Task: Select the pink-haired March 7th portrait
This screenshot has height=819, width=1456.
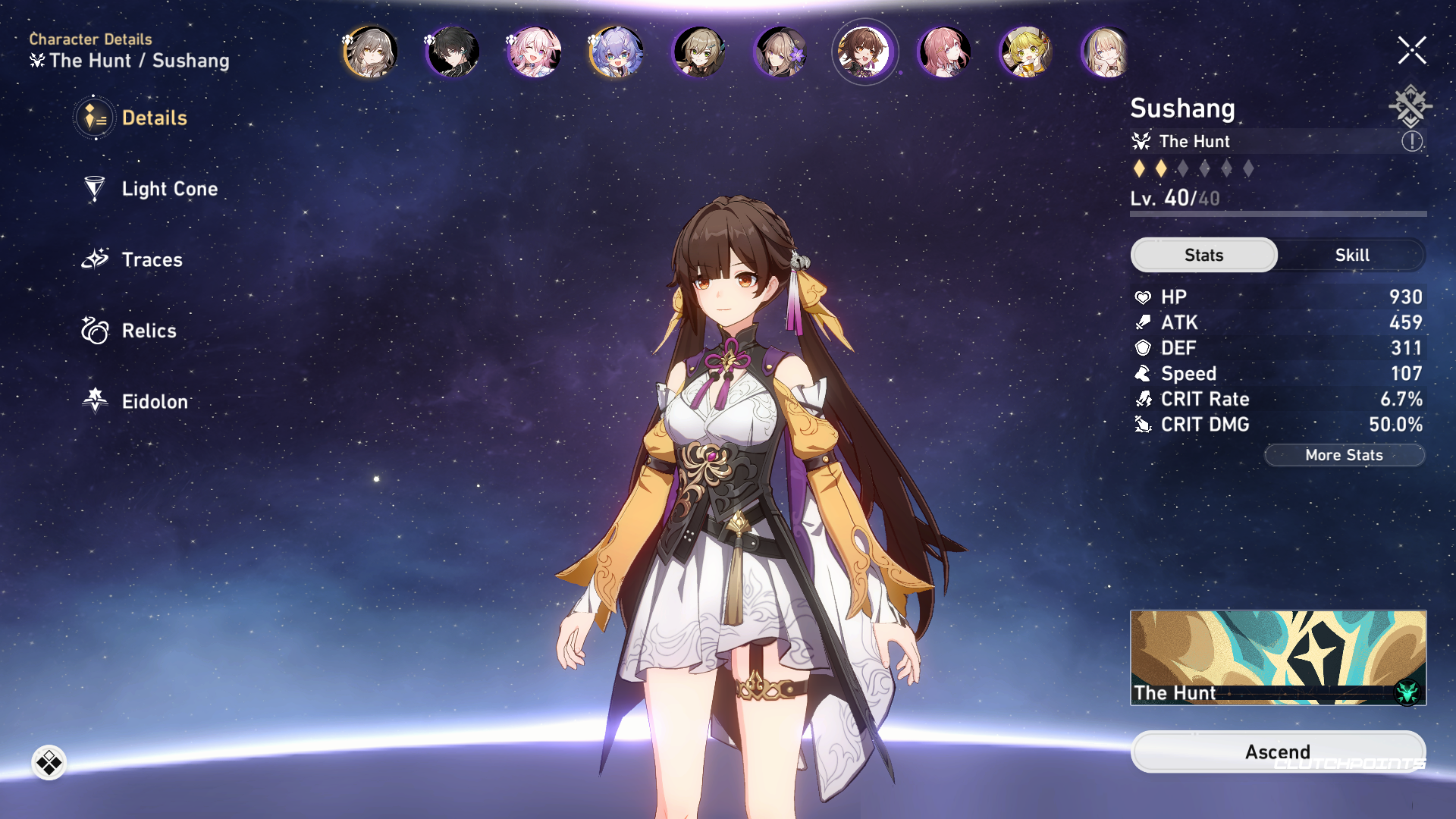Action: 535,52
